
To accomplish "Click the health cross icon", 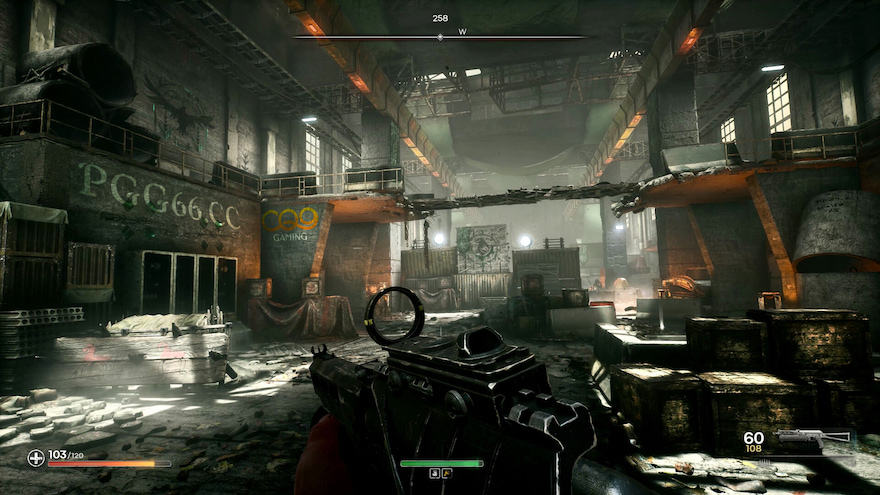I will pyautogui.click(x=36, y=457).
